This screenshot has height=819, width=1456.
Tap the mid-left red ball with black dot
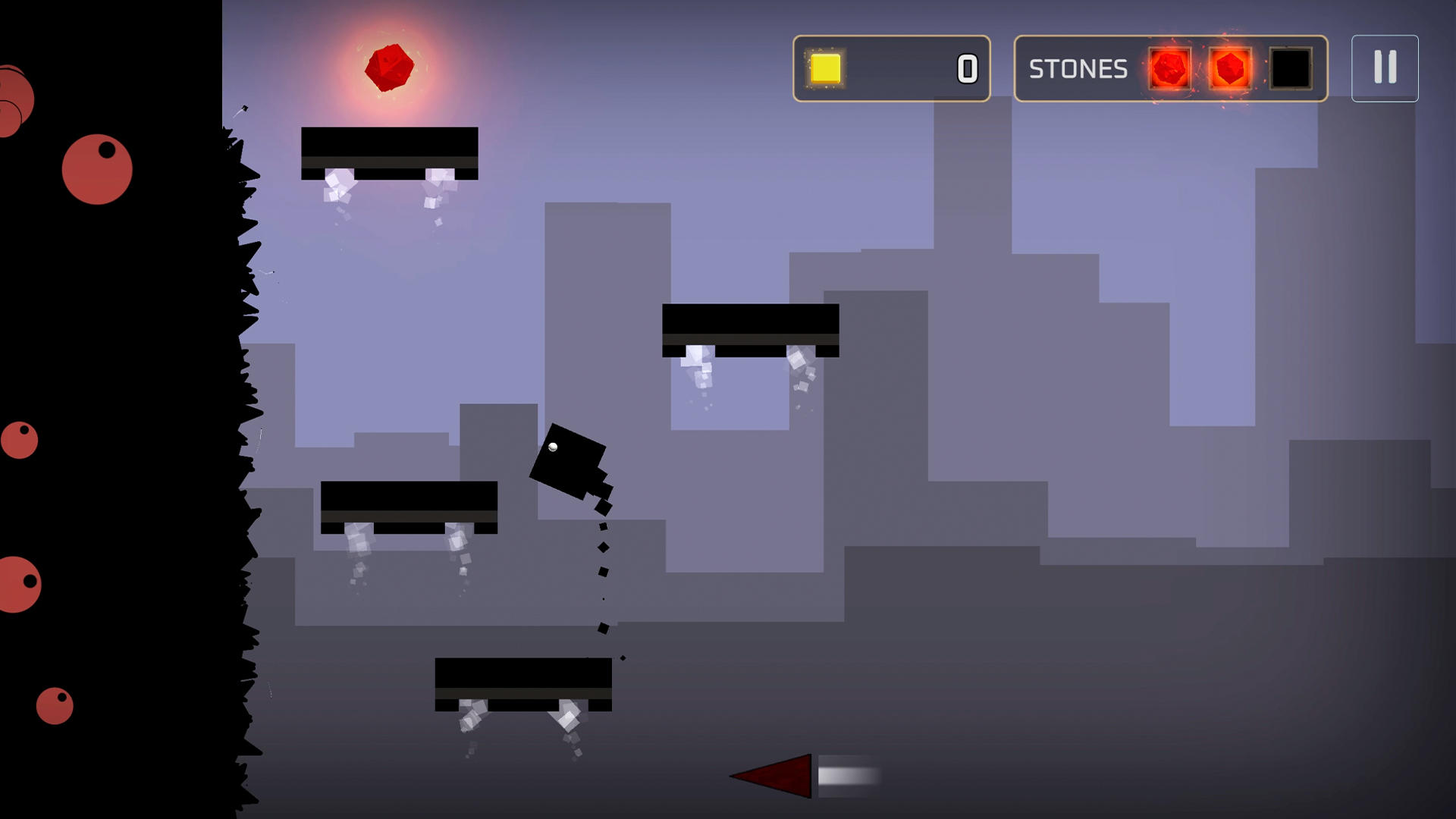pos(20,438)
